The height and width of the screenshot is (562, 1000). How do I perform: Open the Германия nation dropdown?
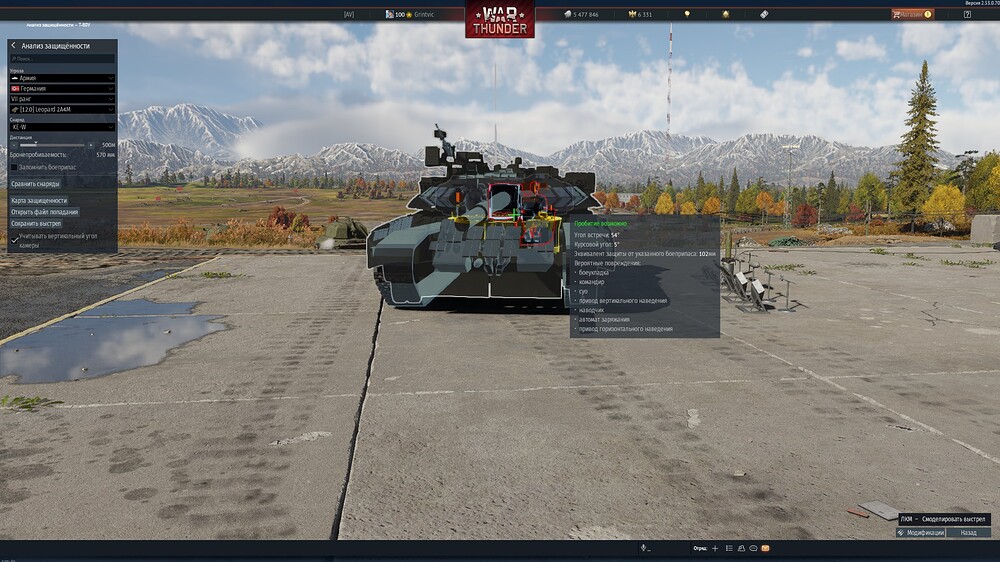point(62,88)
